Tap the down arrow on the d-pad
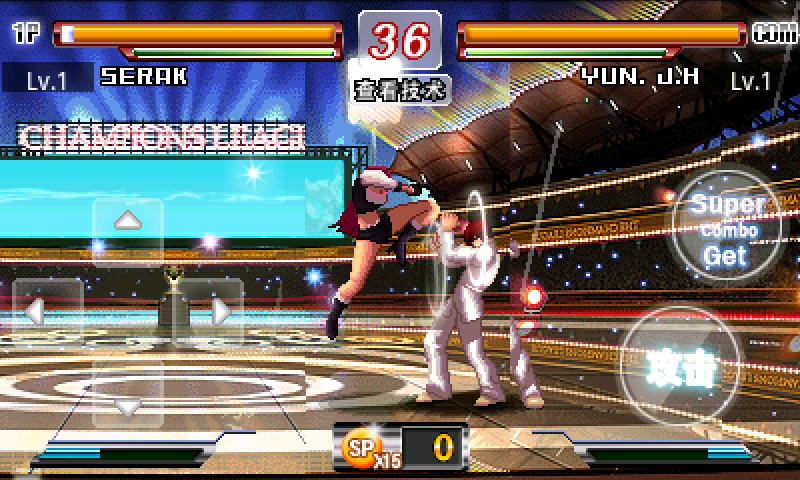The height and width of the screenshot is (480, 800). pos(127,405)
